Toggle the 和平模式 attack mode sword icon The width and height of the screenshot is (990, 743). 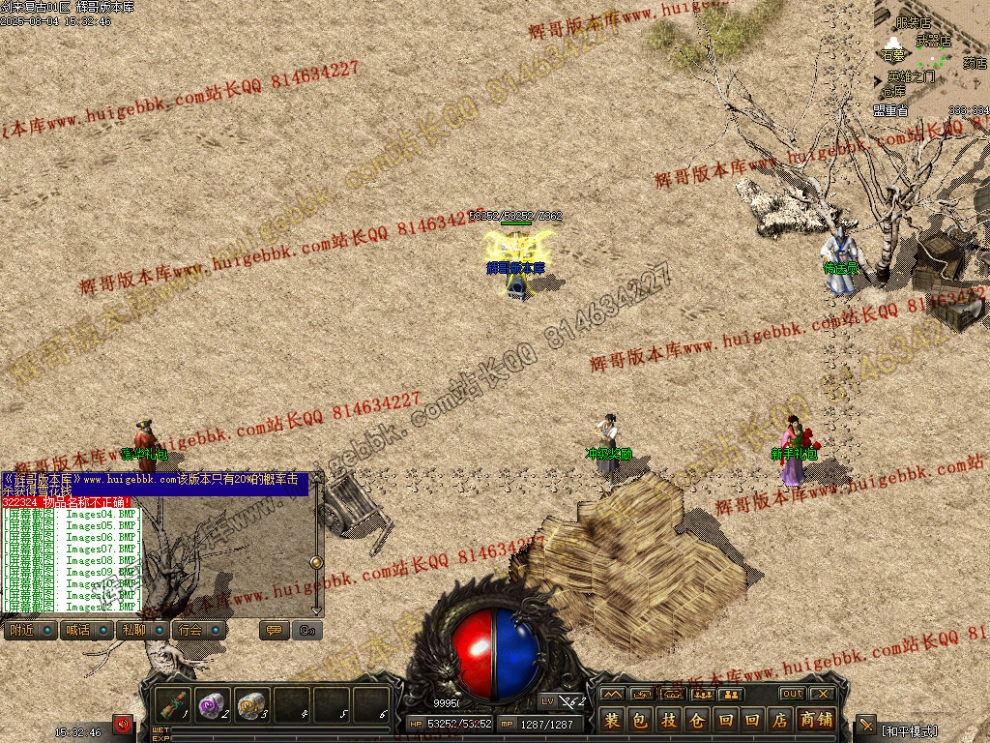[x=866, y=726]
